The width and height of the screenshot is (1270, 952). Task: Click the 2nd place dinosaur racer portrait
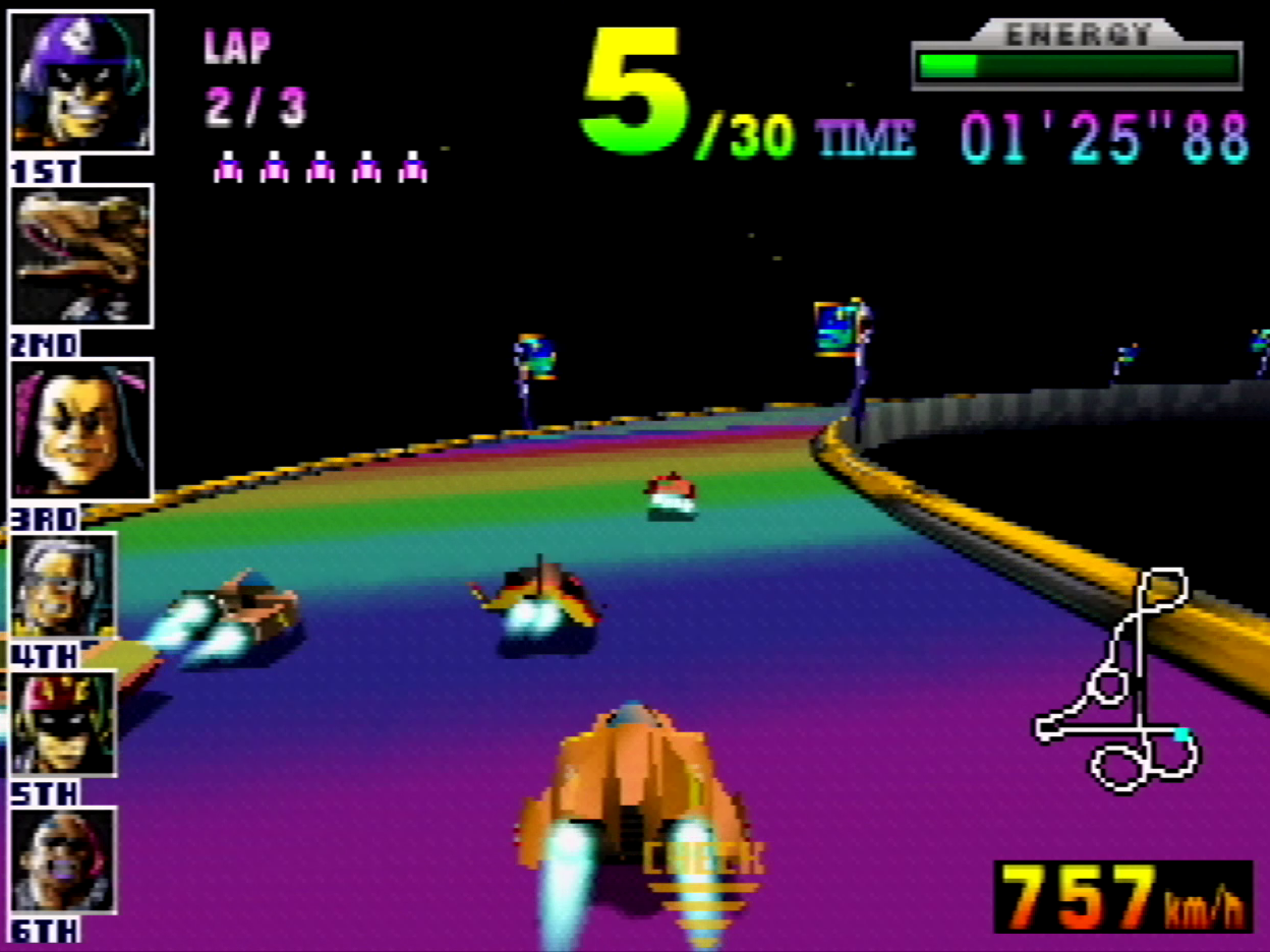pos(81,256)
